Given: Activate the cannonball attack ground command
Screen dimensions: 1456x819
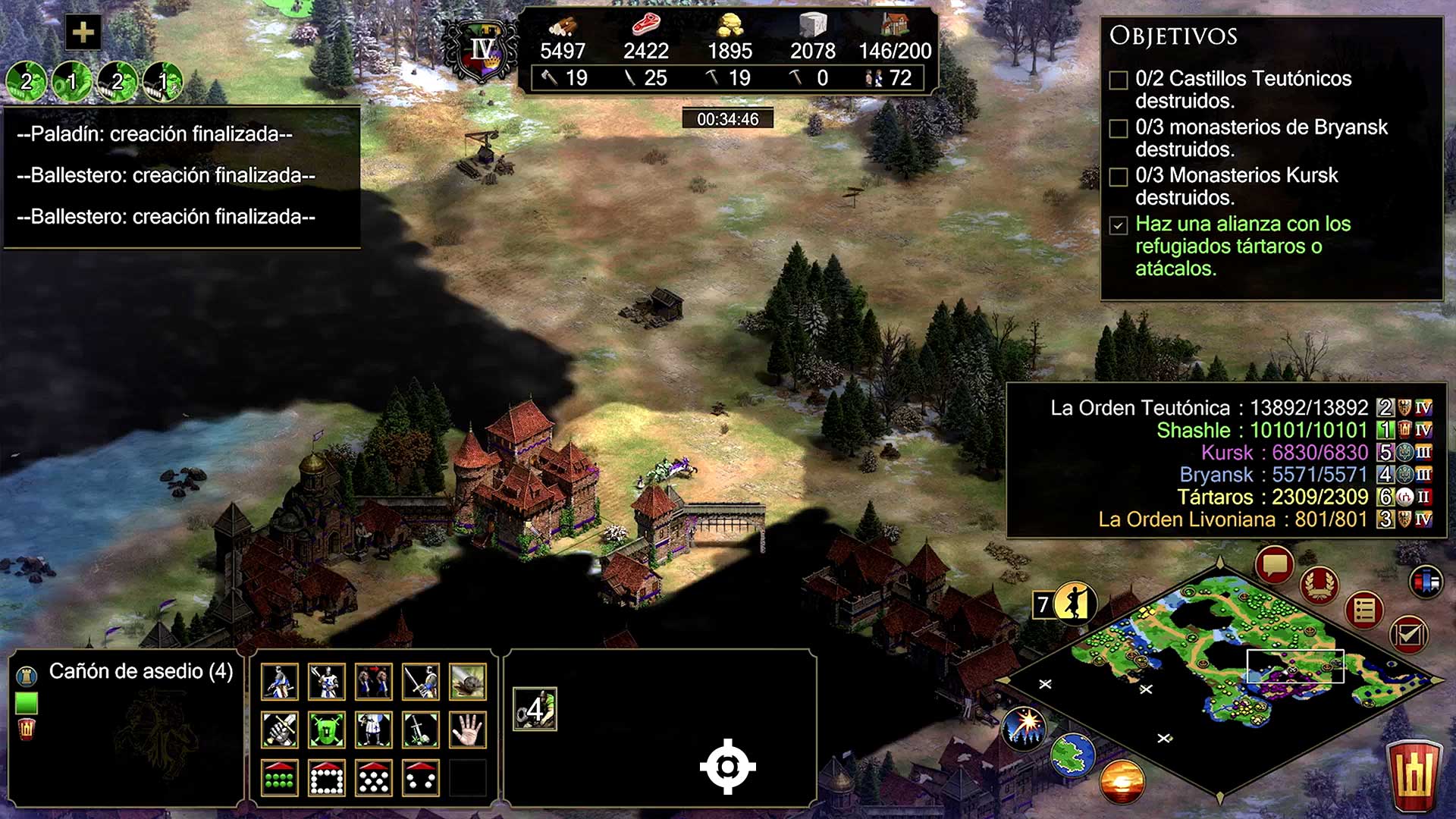Looking at the screenshot, I should (x=467, y=682).
